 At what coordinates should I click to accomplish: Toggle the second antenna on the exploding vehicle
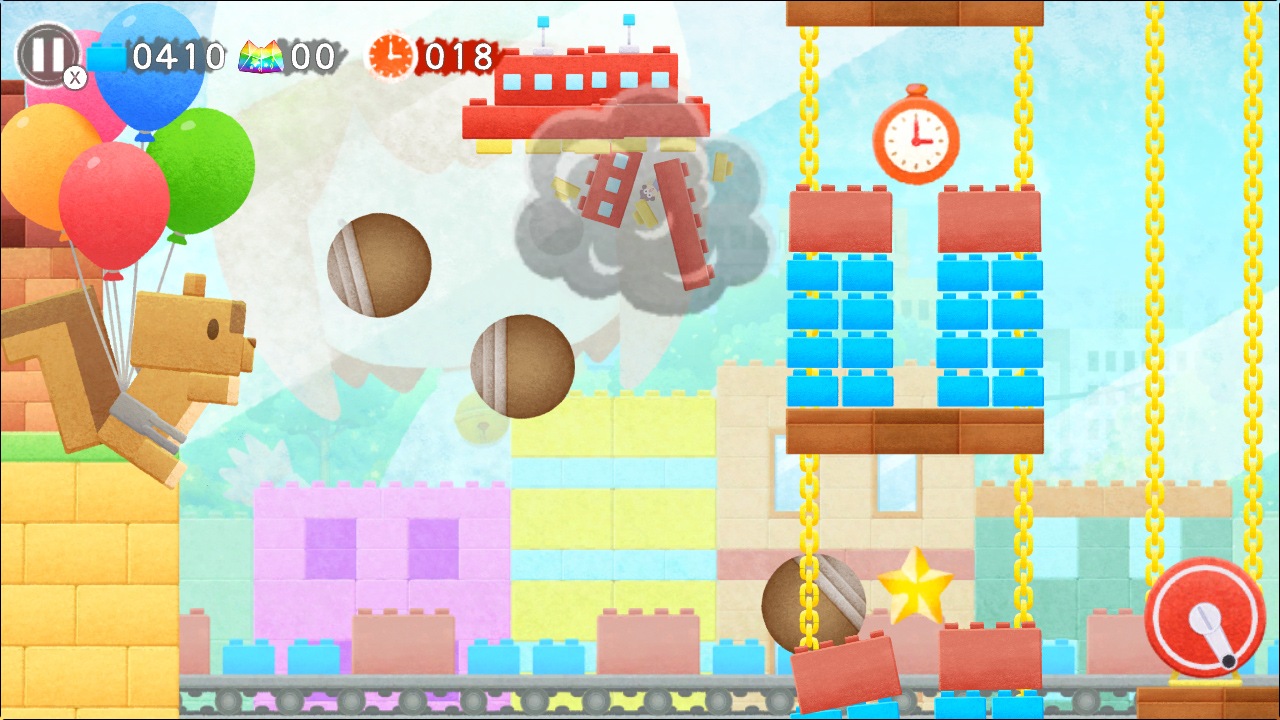pyautogui.click(x=627, y=20)
